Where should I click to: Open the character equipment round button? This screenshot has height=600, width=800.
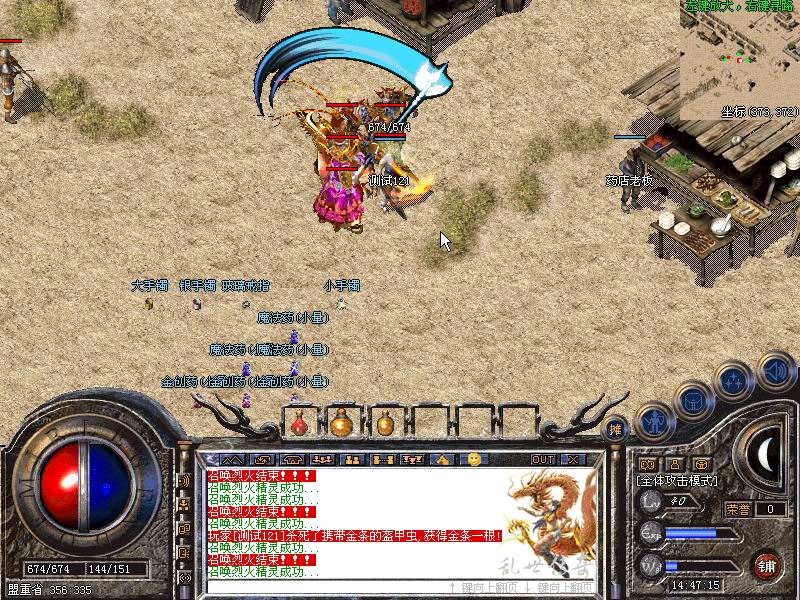pos(655,423)
